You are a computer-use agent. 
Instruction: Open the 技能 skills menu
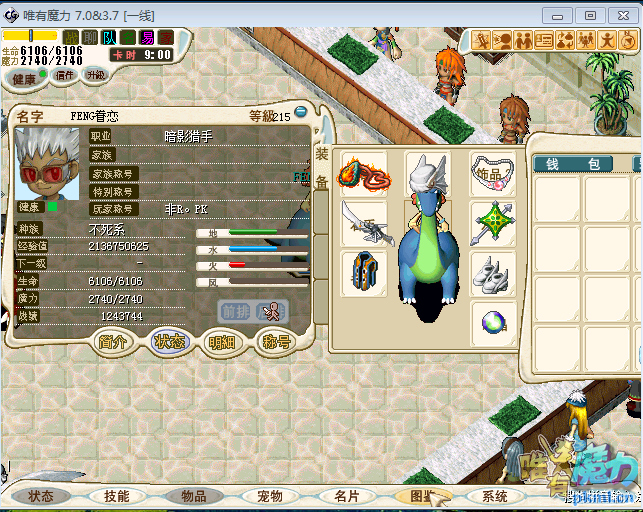116,496
